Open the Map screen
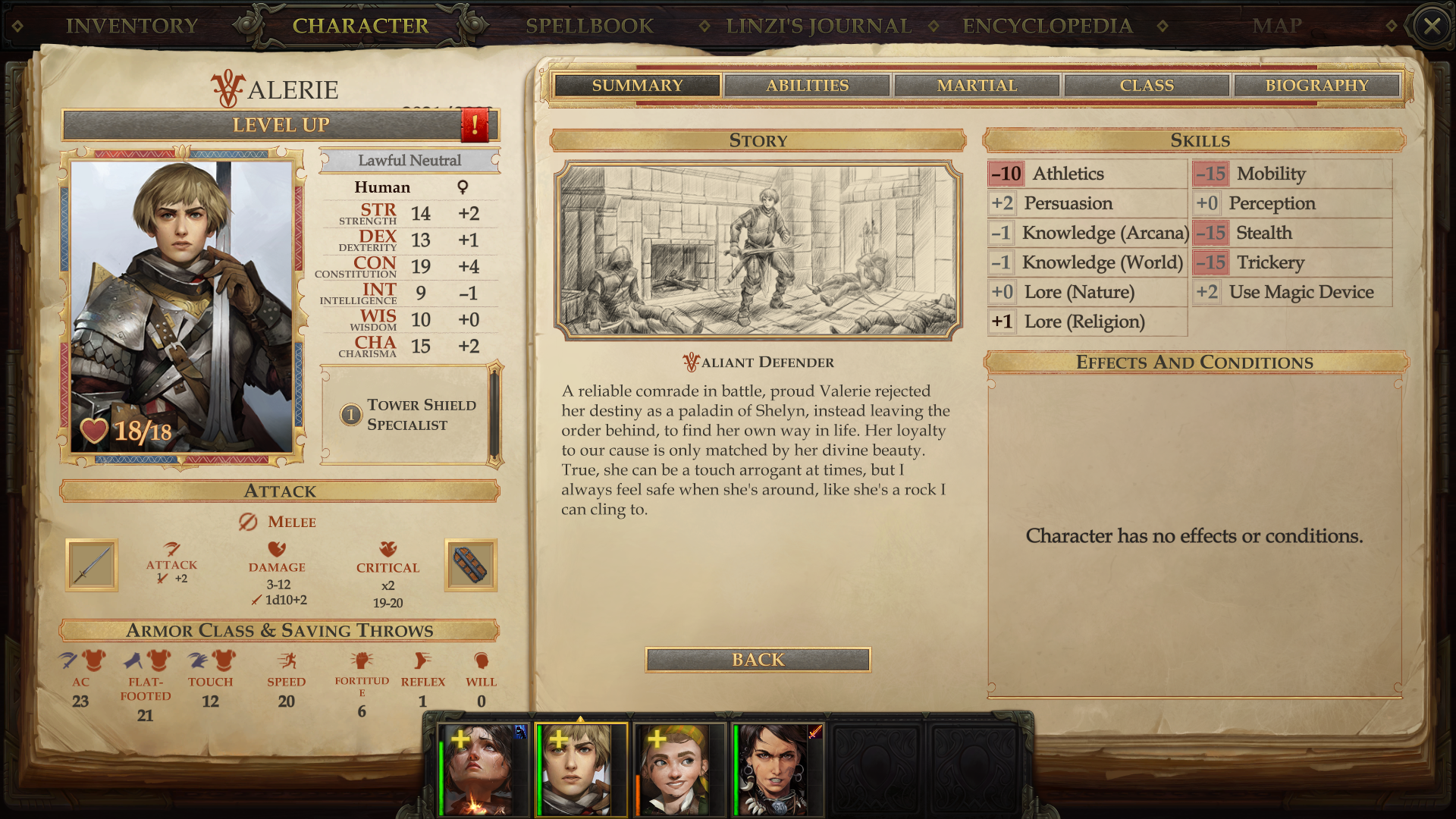This screenshot has width=1456, height=819. [1277, 26]
